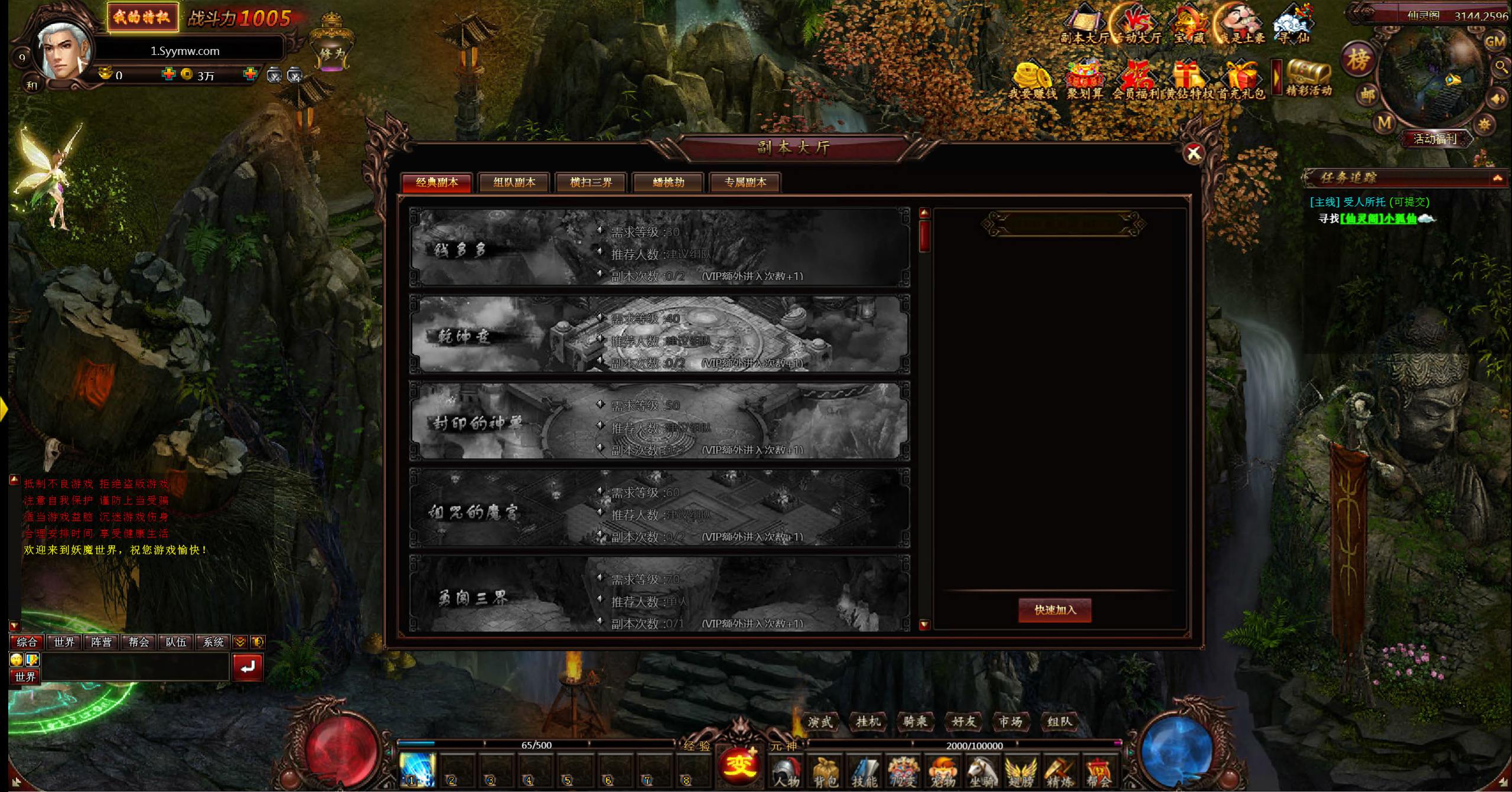Pick the 封印的神兽 dungeon entry

click(x=659, y=421)
